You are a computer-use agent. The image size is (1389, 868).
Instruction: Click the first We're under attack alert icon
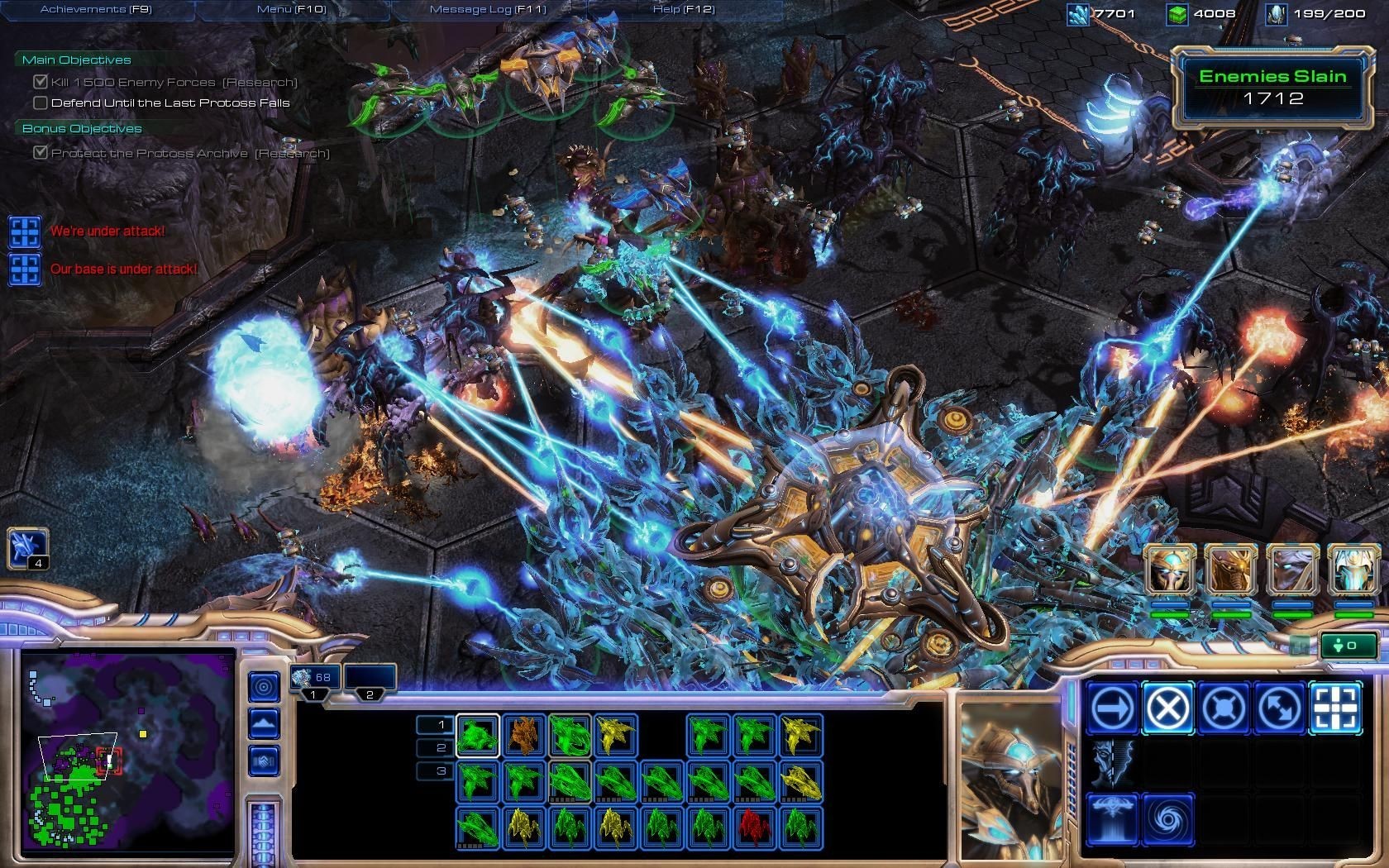[x=25, y=232]
